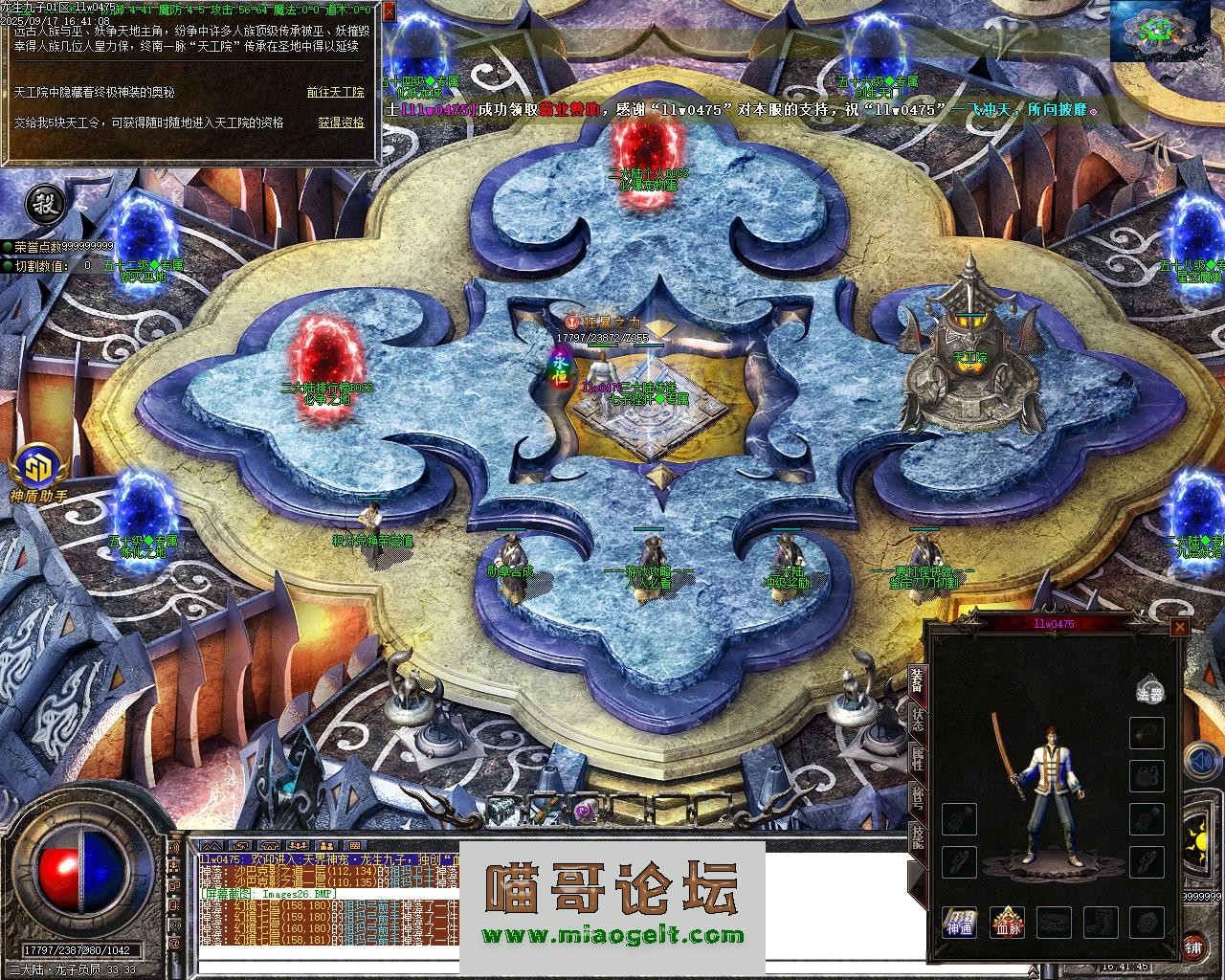Open the 神通 book slot
1225x980 pixels.
coord(959,924)
